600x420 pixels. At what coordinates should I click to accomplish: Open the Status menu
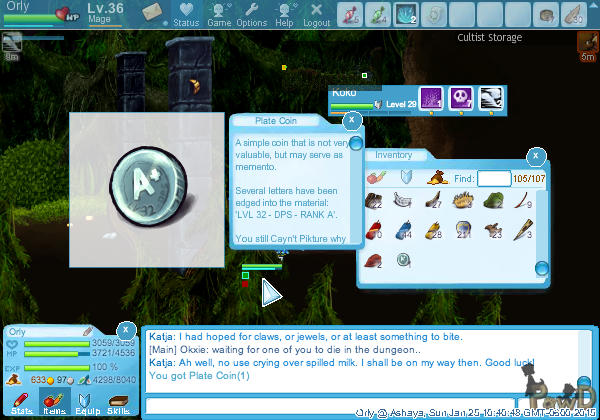[x=185, y=15]
